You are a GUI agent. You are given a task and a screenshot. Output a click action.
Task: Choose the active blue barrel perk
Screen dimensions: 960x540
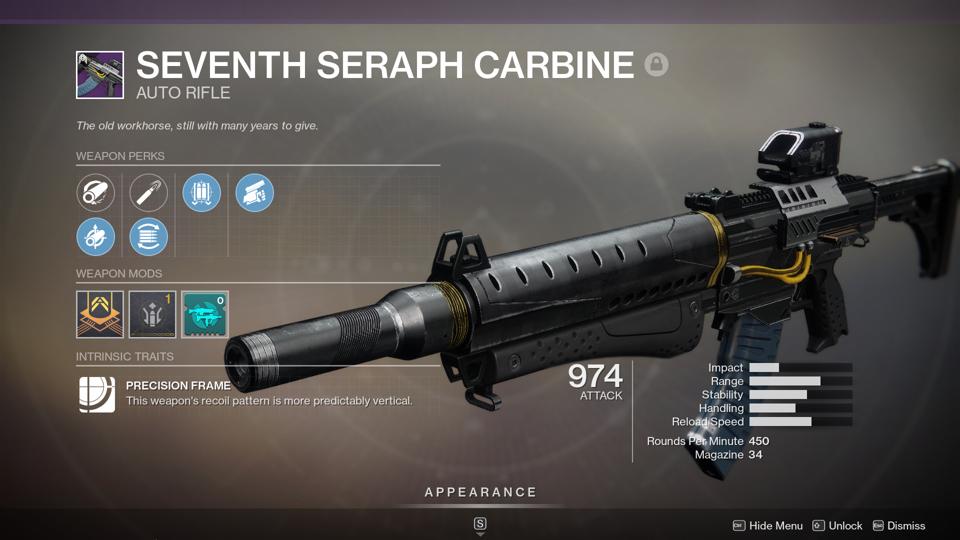pos(96,237)
